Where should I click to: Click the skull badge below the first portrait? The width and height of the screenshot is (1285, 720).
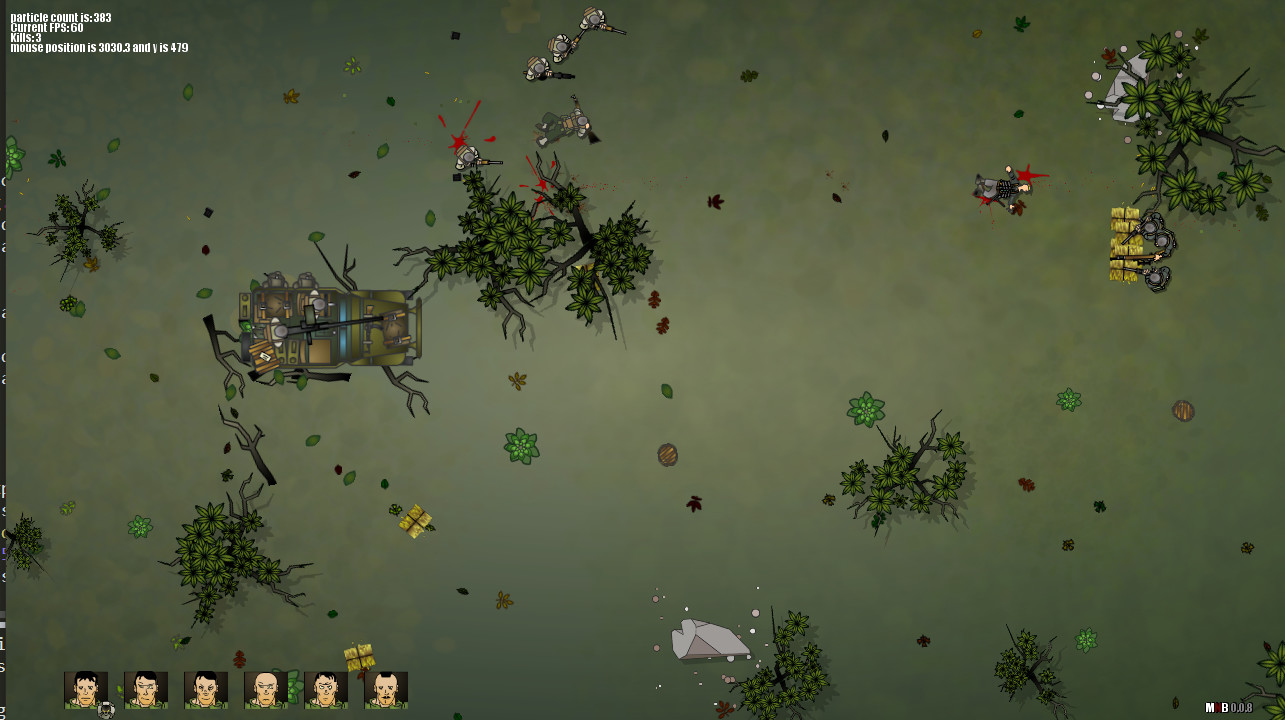click(106, 708)
